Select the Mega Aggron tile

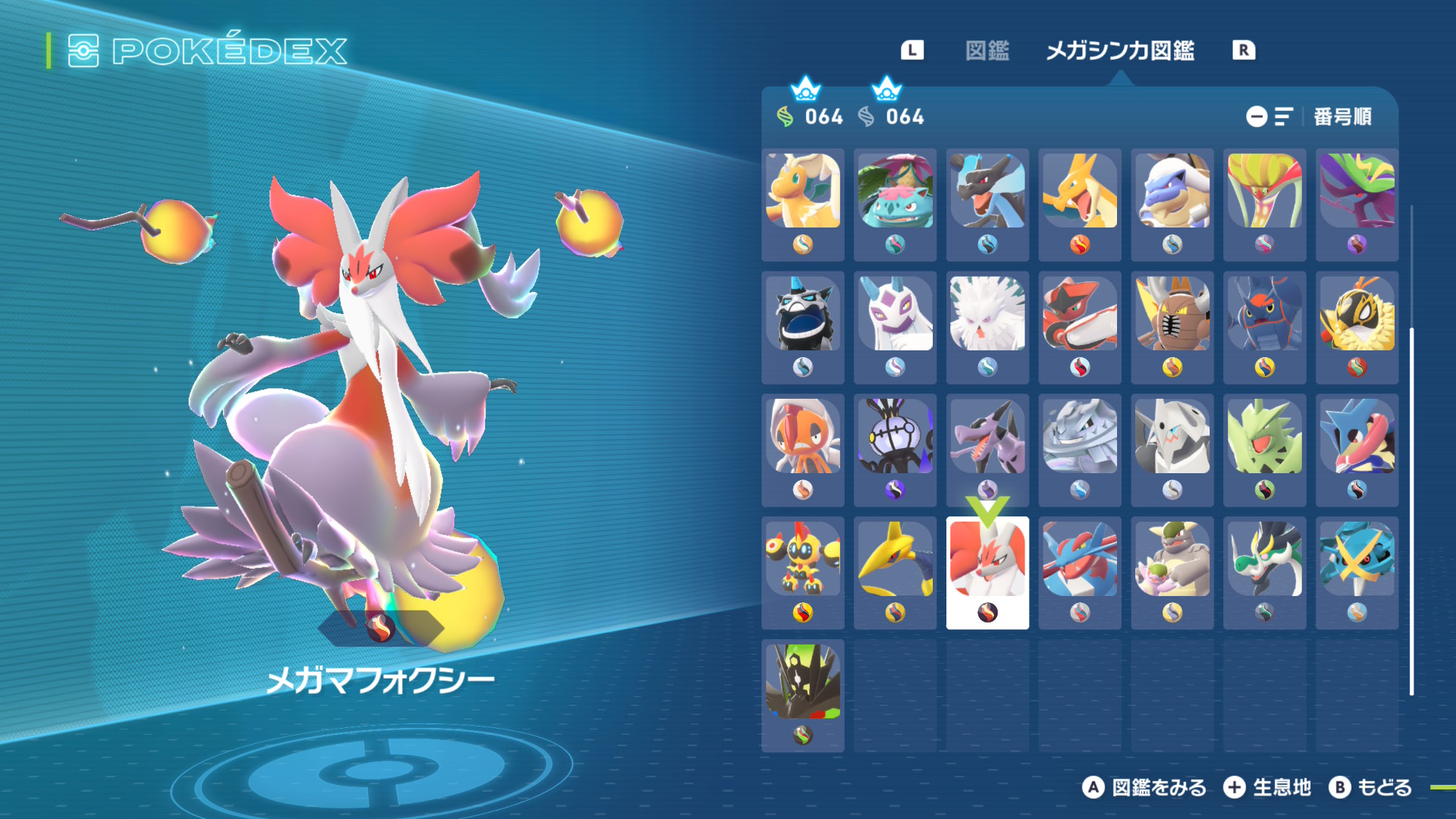tap(1172, 449)
